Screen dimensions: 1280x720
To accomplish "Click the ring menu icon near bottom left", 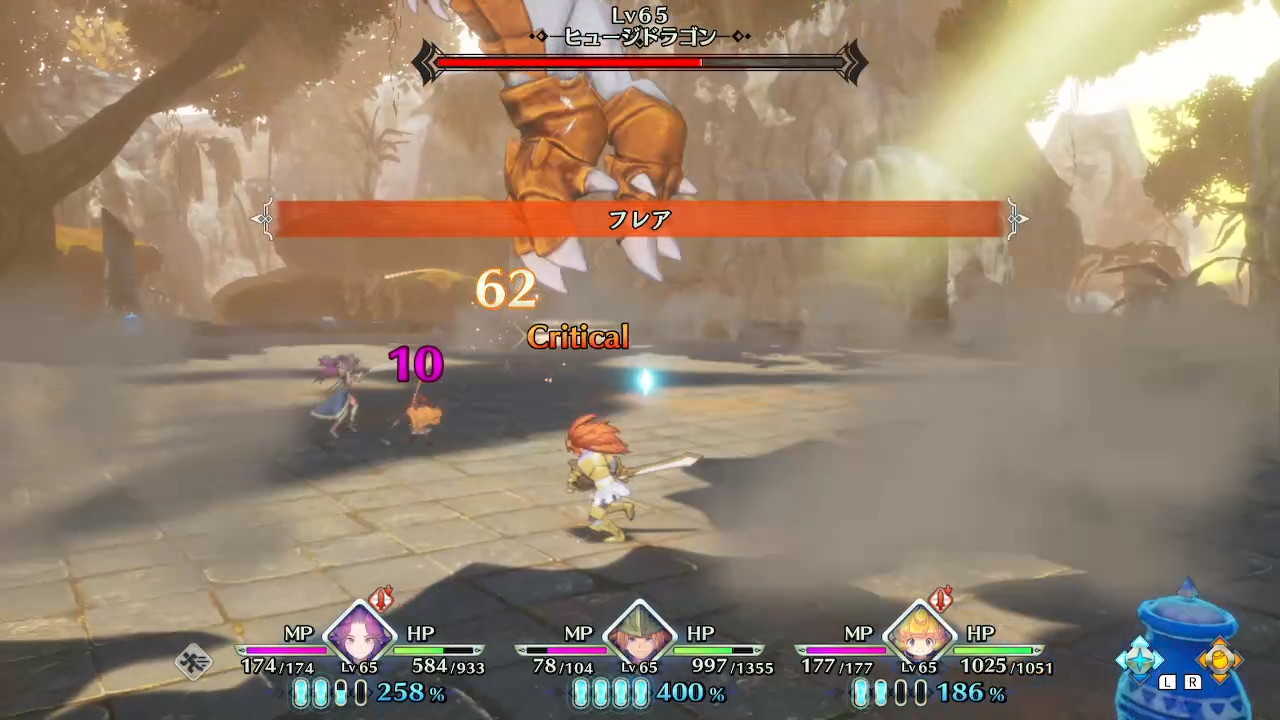I will (194, 662).
